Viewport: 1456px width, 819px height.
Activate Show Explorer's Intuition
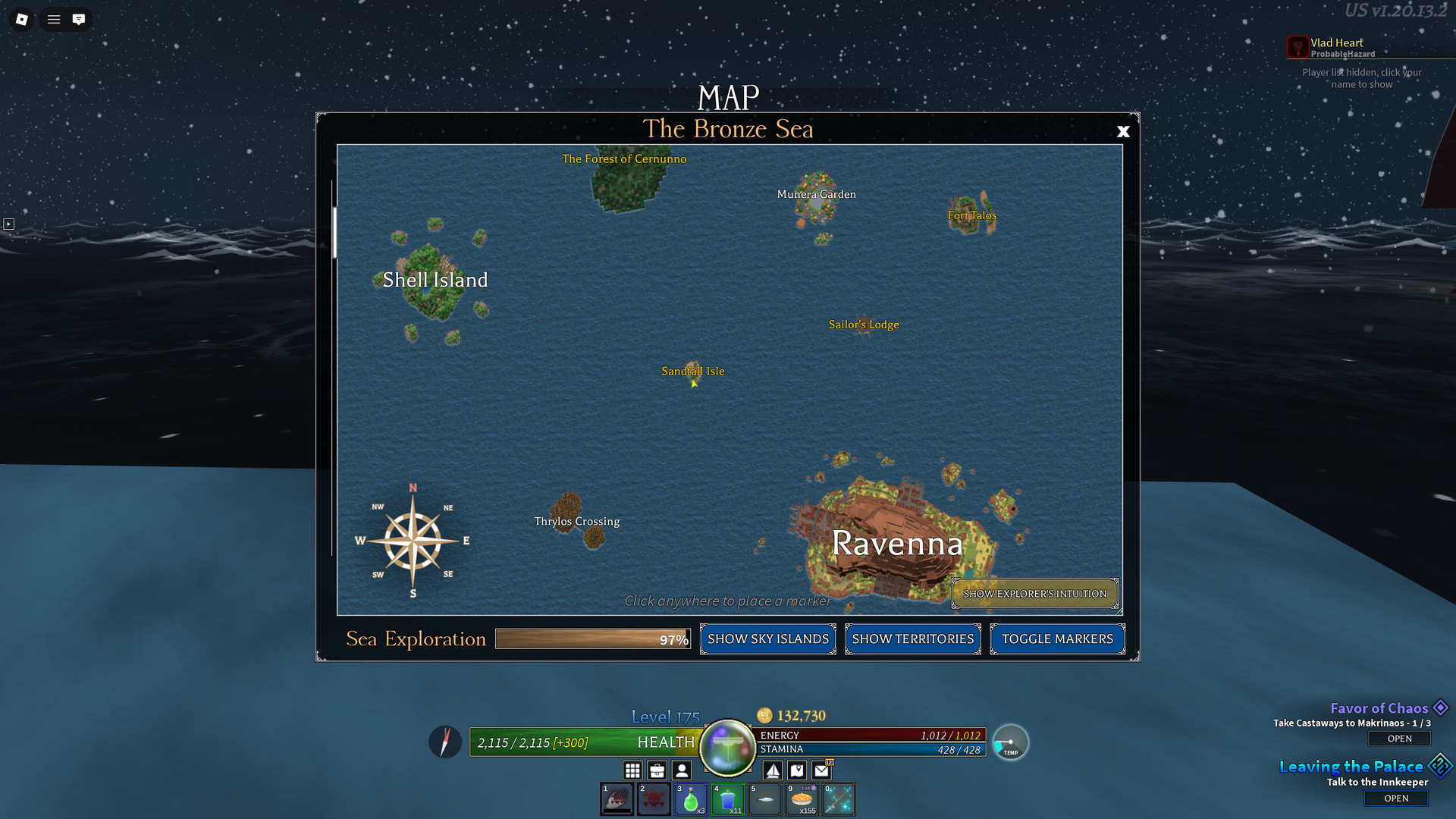(1034, 594)
